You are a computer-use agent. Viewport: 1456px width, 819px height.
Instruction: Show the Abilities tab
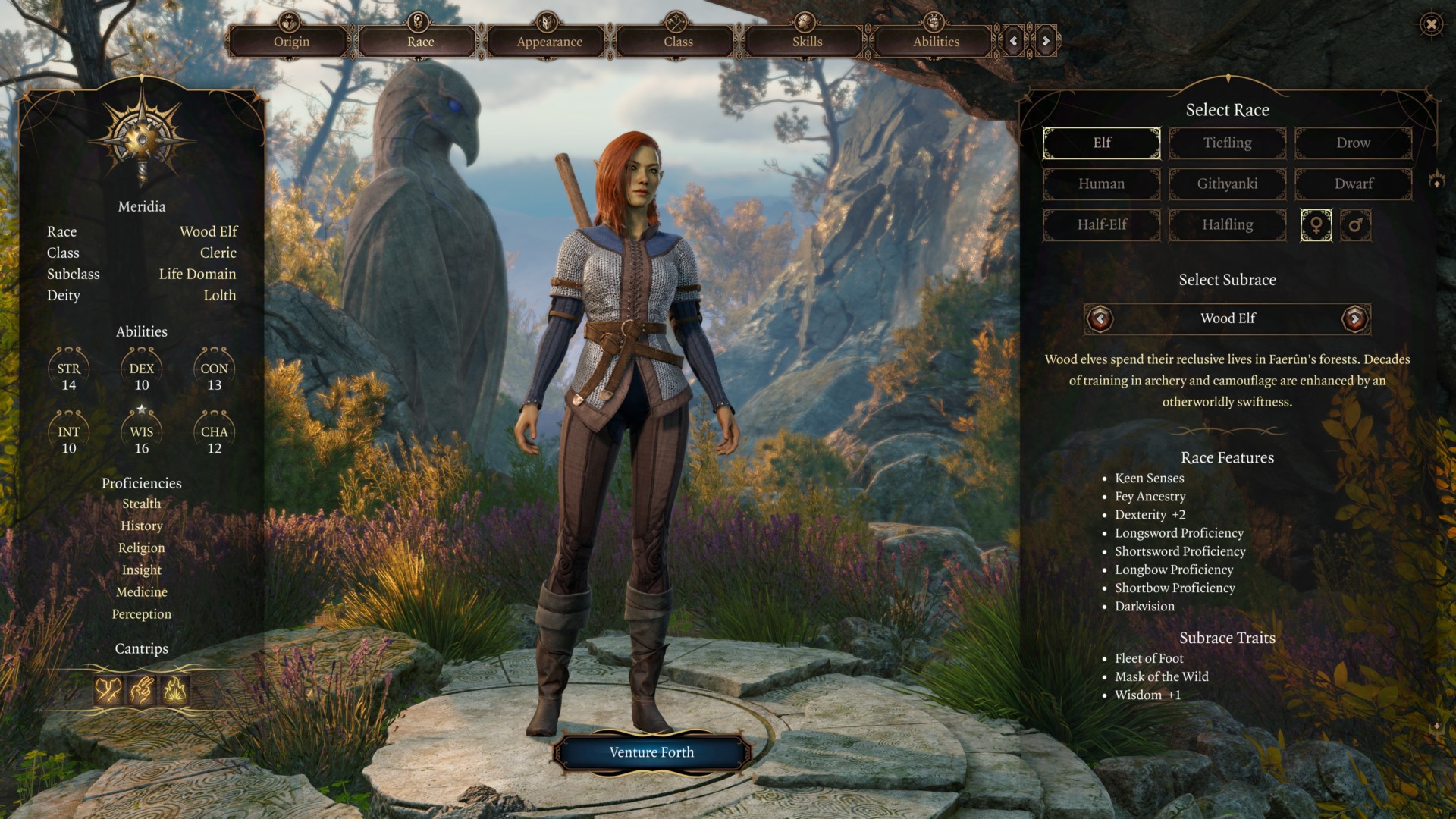point(936,41)
